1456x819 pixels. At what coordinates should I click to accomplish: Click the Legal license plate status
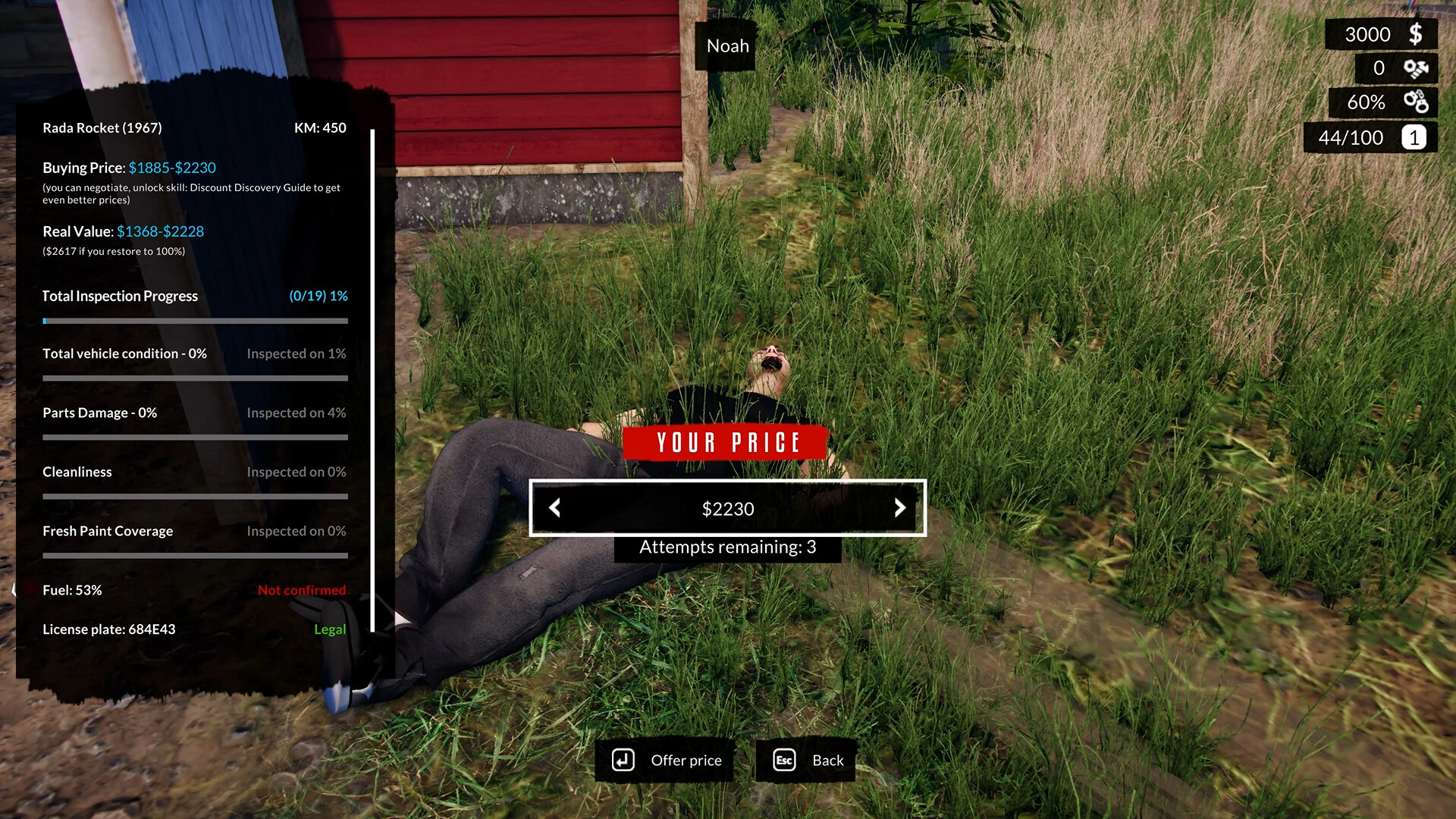click(x=330, y=629)
